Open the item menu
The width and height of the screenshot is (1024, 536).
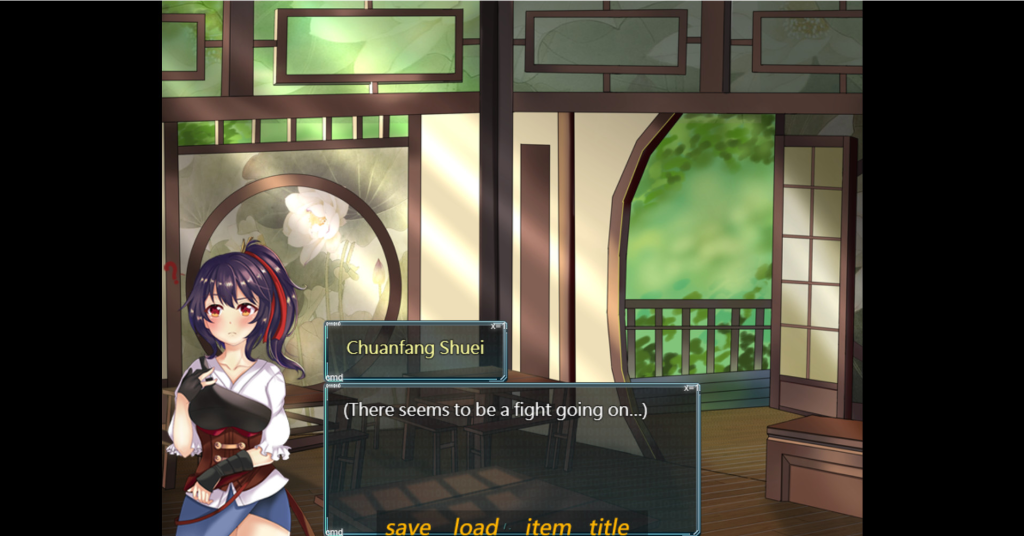coord(548,526)
